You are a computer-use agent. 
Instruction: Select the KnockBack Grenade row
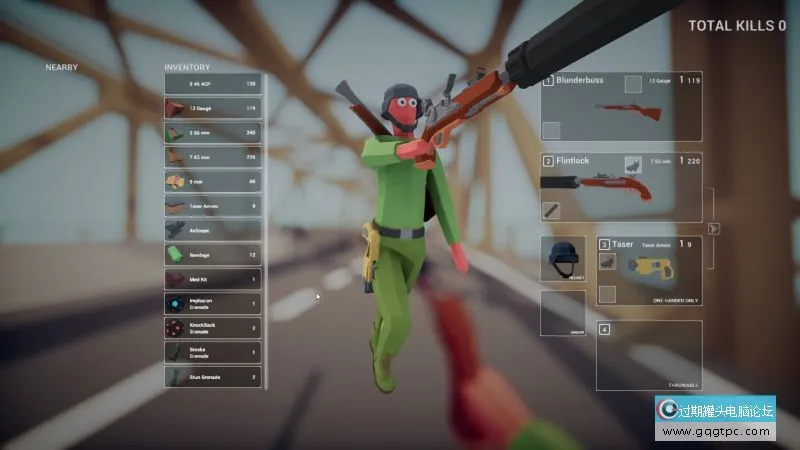[x=212, y=328]
